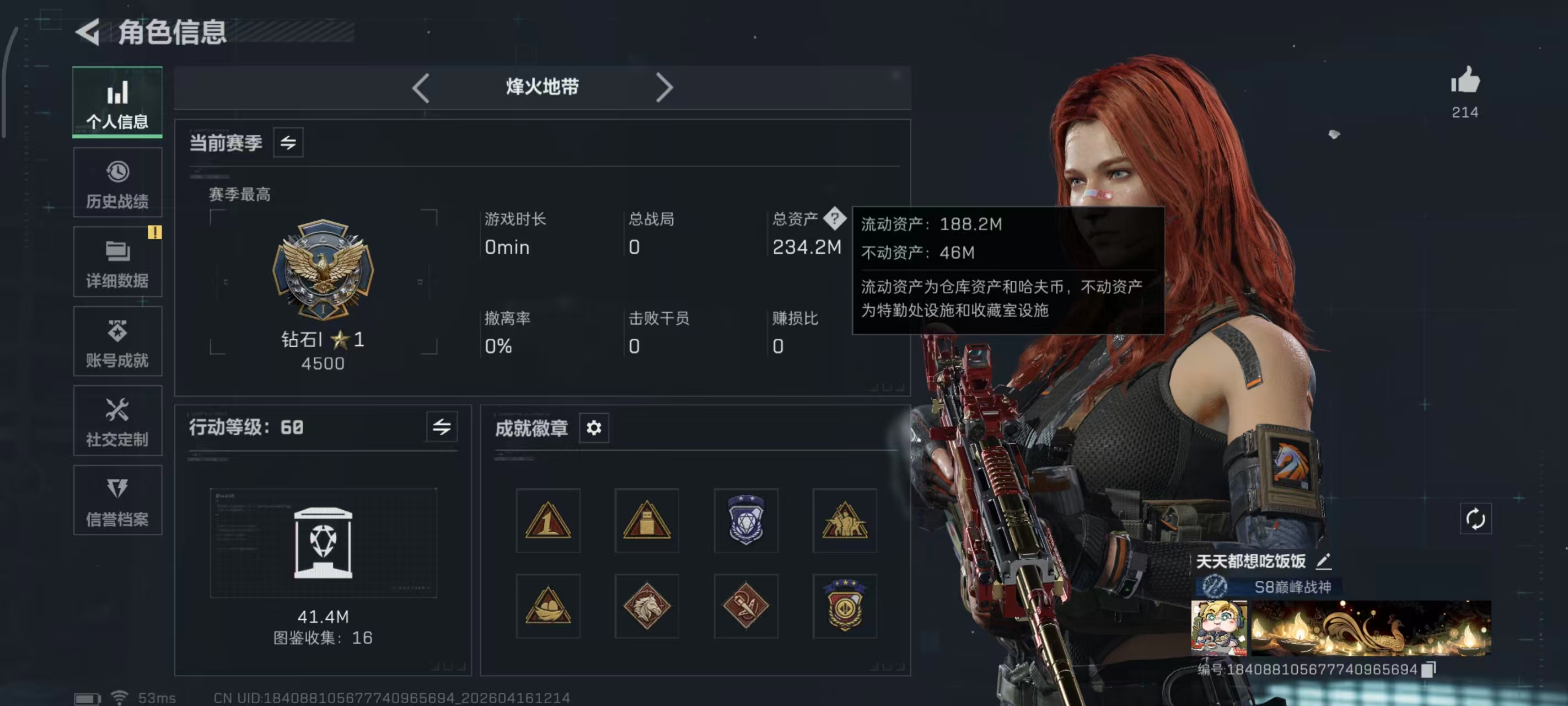Open the 成就徽章 settings gear

click(594, 427)
